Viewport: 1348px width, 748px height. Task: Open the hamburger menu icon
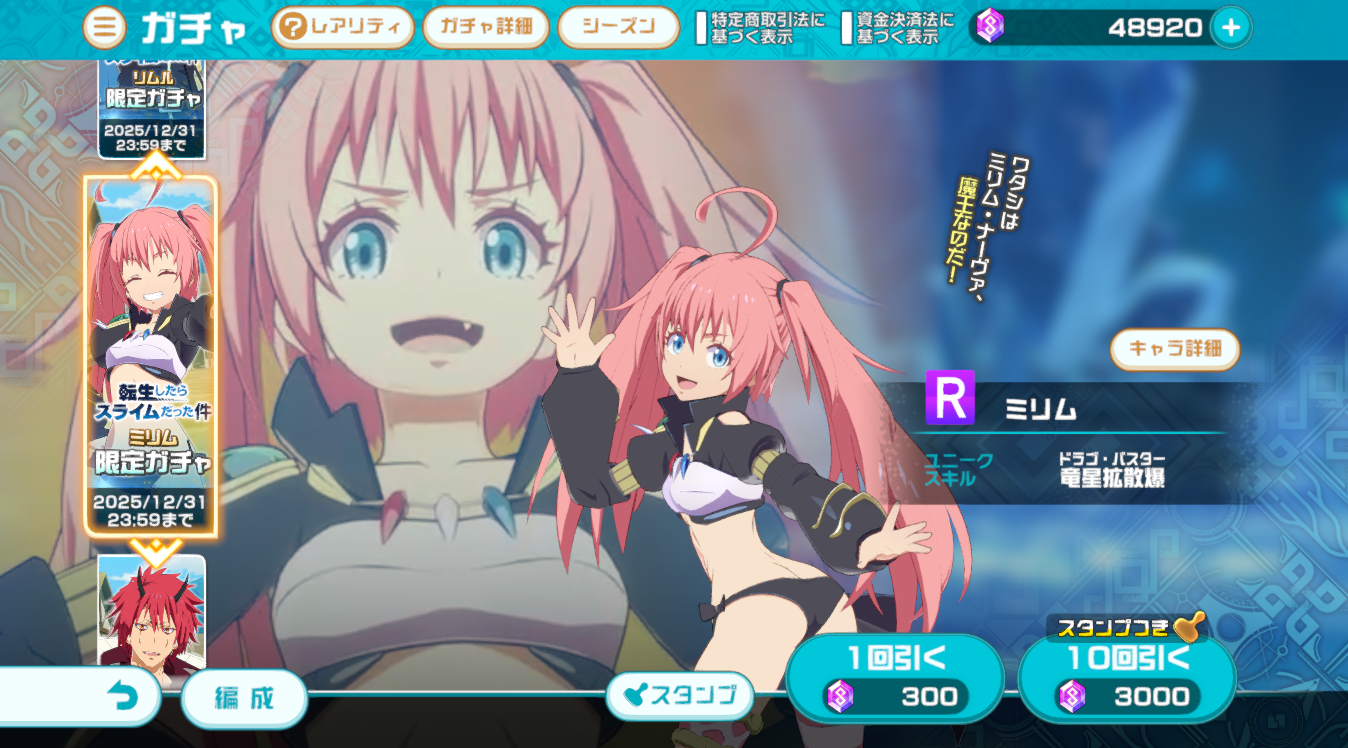[x=104, y=28]
